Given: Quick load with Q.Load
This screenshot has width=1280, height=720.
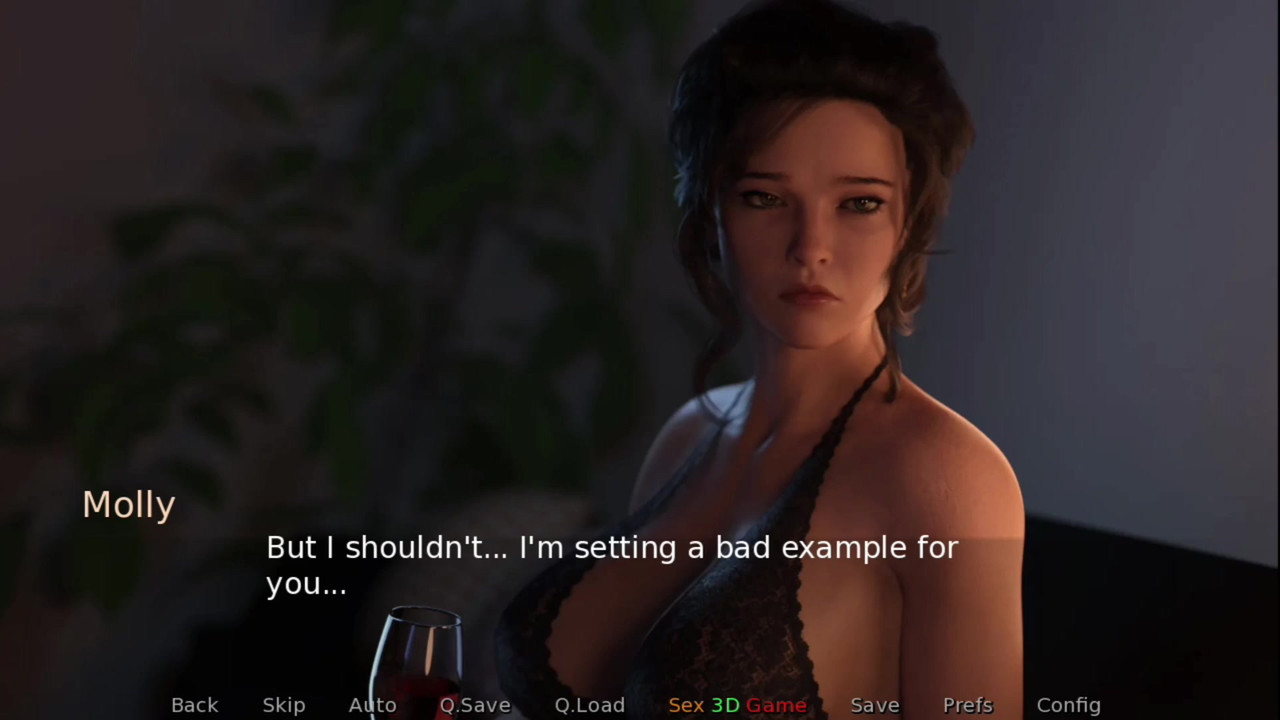Looking at the screenshot, I should pyautogui.click(x=590, y=705).
